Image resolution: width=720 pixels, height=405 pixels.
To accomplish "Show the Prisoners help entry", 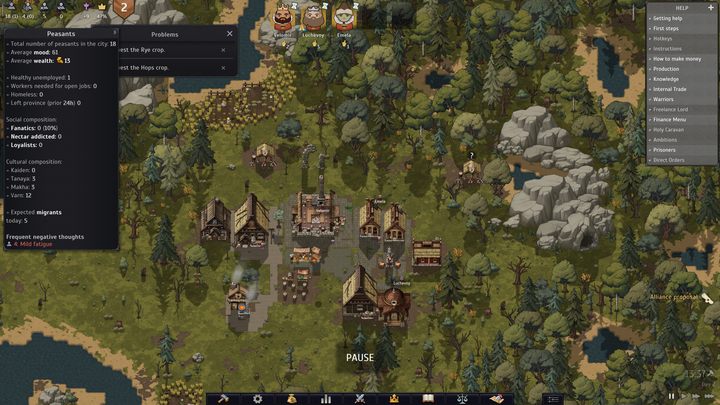I will click(667, 150).
